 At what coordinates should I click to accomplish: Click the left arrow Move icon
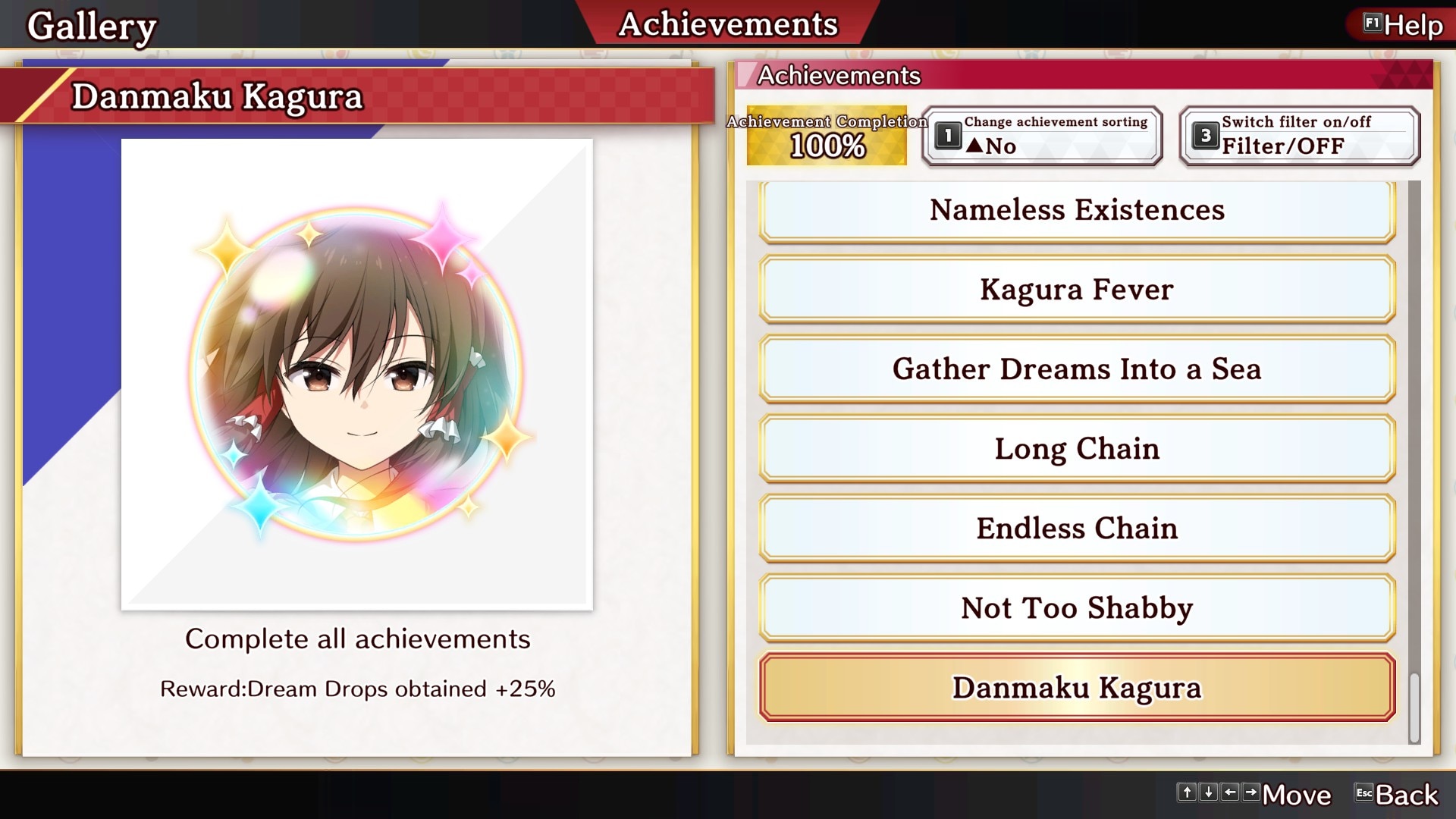1231,794
